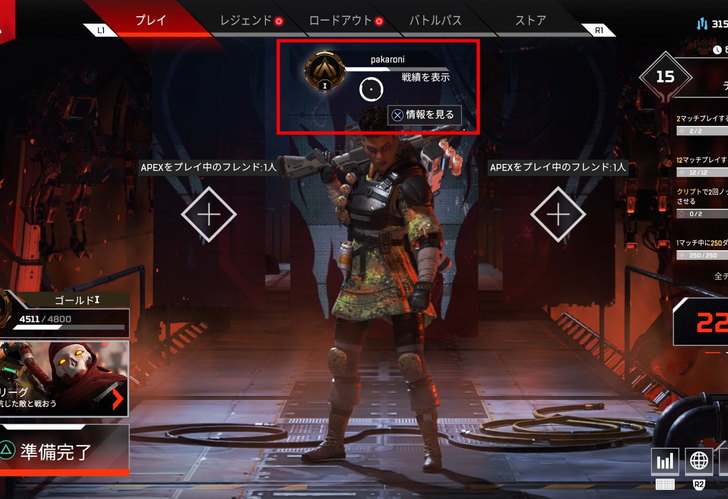Show stats via 戦績を表示
The image size is (728, 499).
pyautogui.click(x=425, y=76)
